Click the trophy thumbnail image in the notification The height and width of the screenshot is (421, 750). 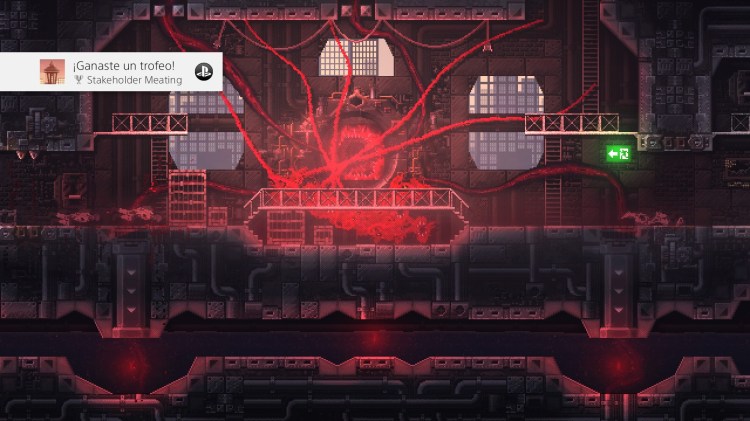[x=52, y=72]
